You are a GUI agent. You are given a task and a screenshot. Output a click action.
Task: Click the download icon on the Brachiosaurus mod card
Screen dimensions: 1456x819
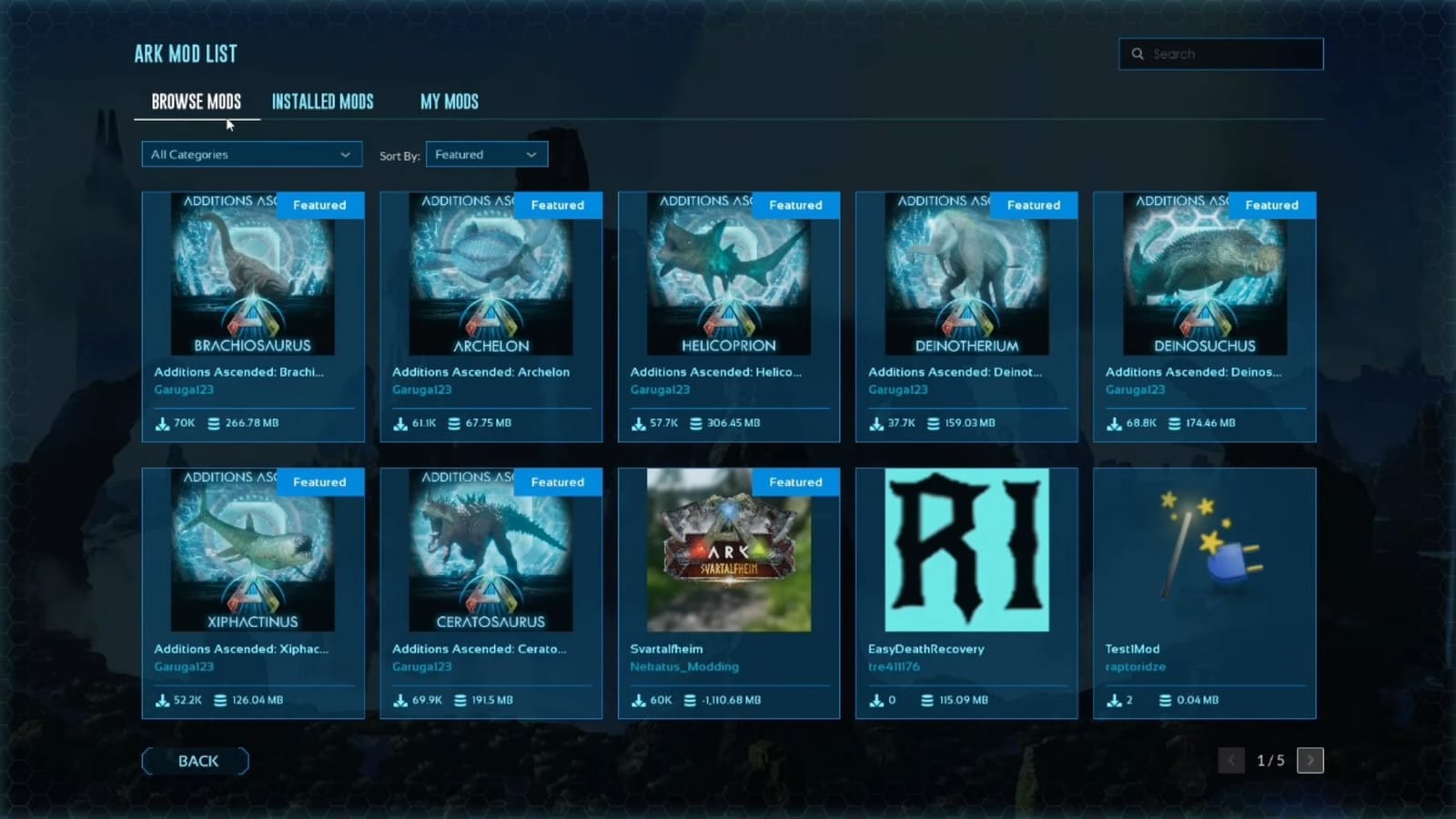[x=161, y=423]
